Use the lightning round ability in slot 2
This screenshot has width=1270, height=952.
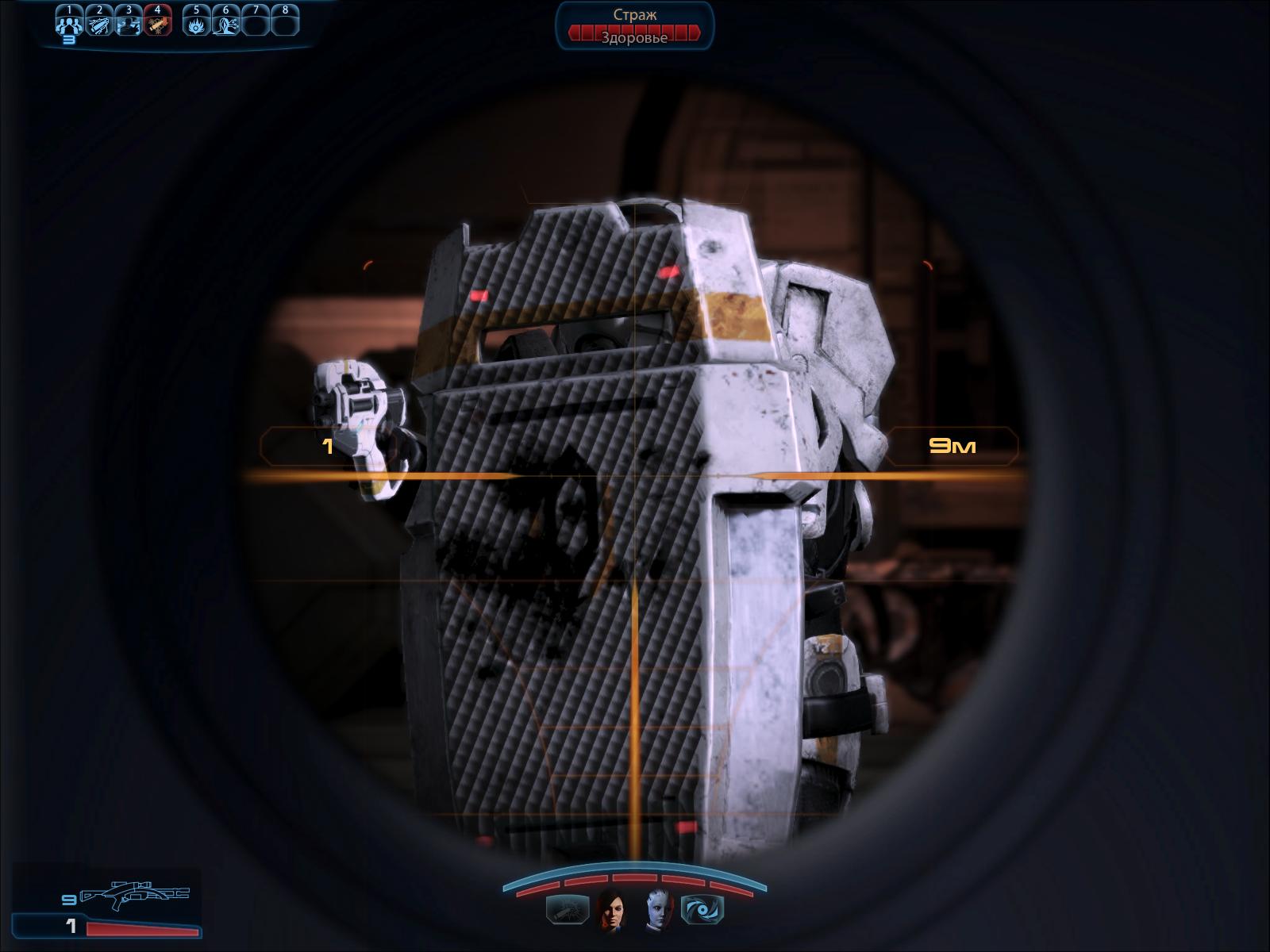tap(99, 24)
